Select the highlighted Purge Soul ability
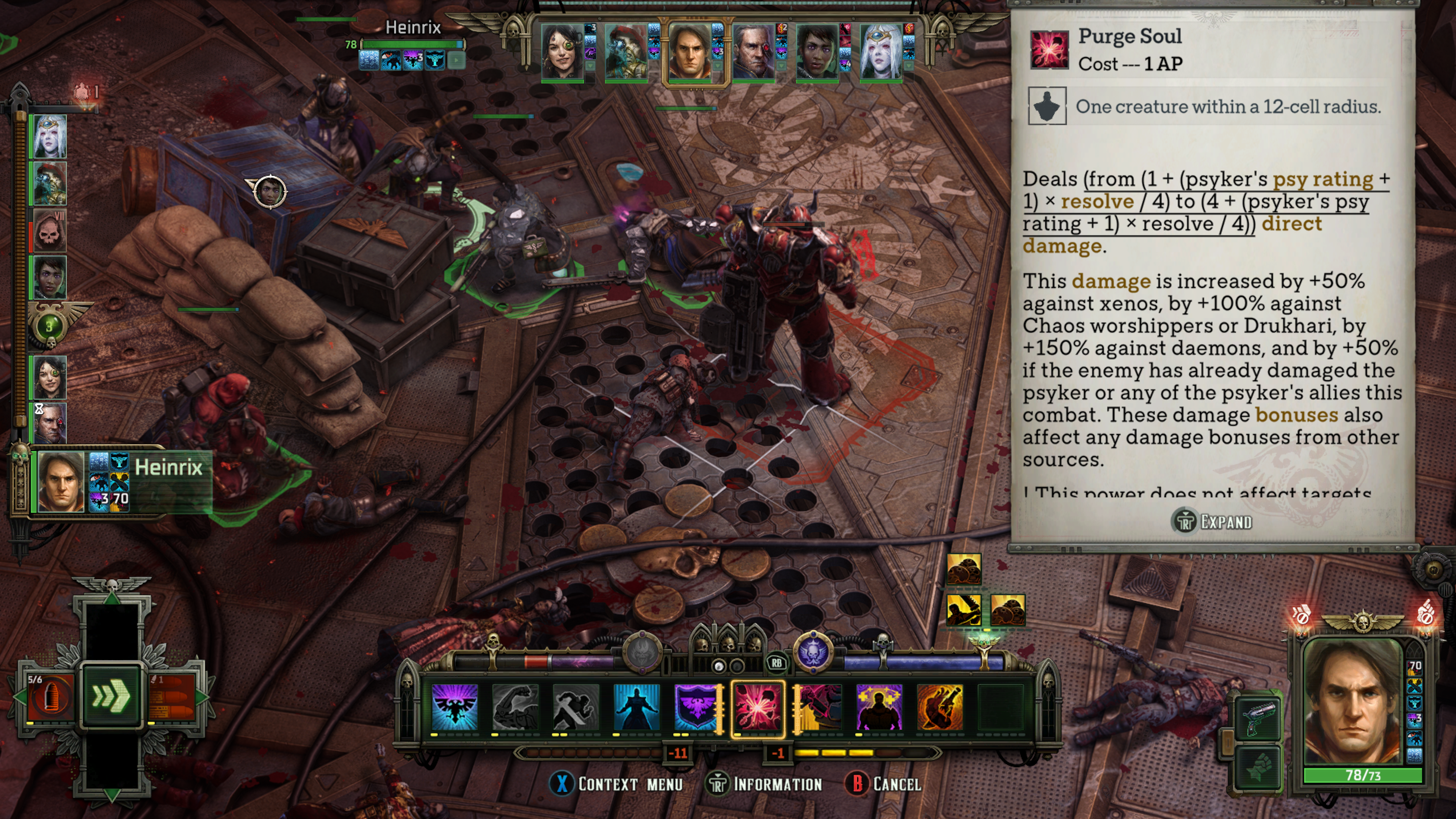Image resolution: width=1456 pixels, height=819 pixels. point(758,708)
